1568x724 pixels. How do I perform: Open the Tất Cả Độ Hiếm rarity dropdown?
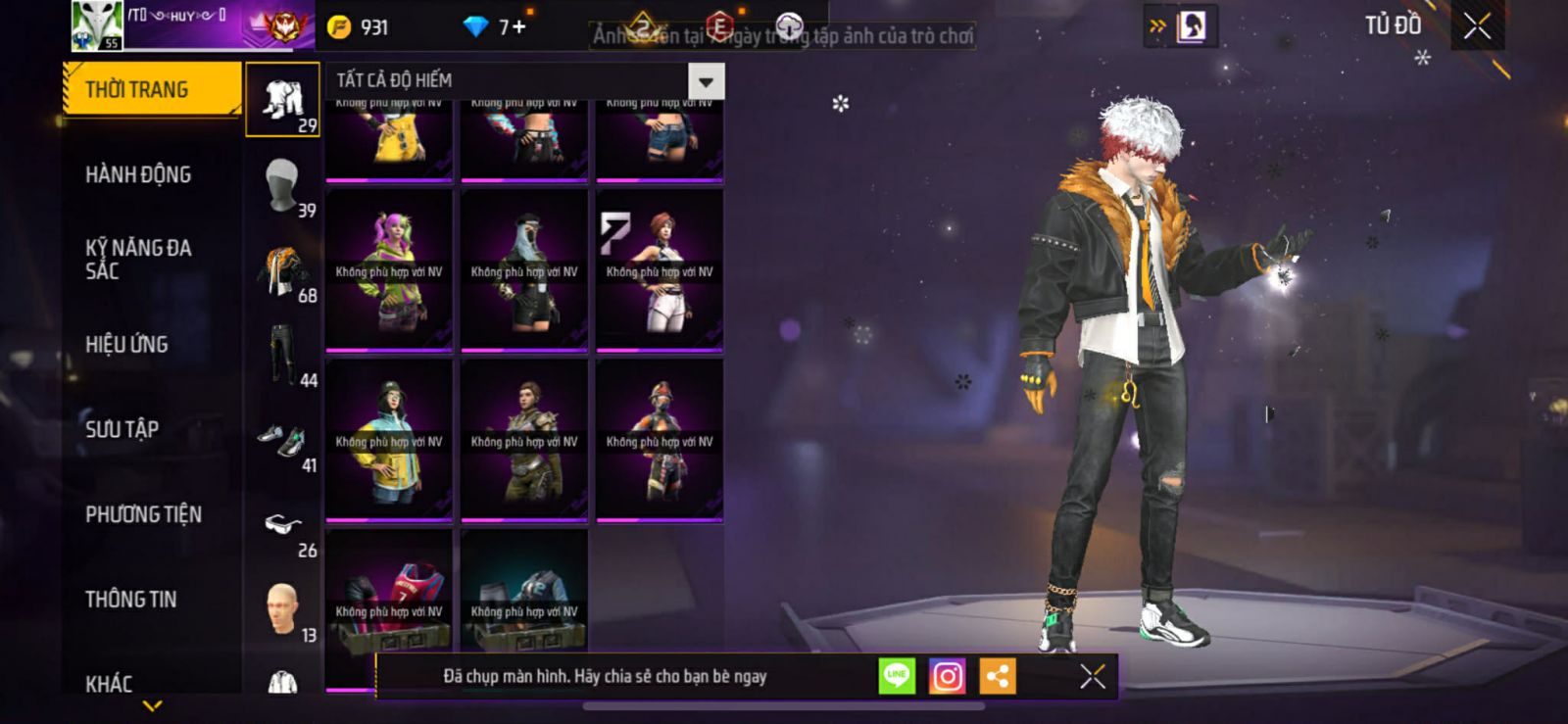[706, 80]
